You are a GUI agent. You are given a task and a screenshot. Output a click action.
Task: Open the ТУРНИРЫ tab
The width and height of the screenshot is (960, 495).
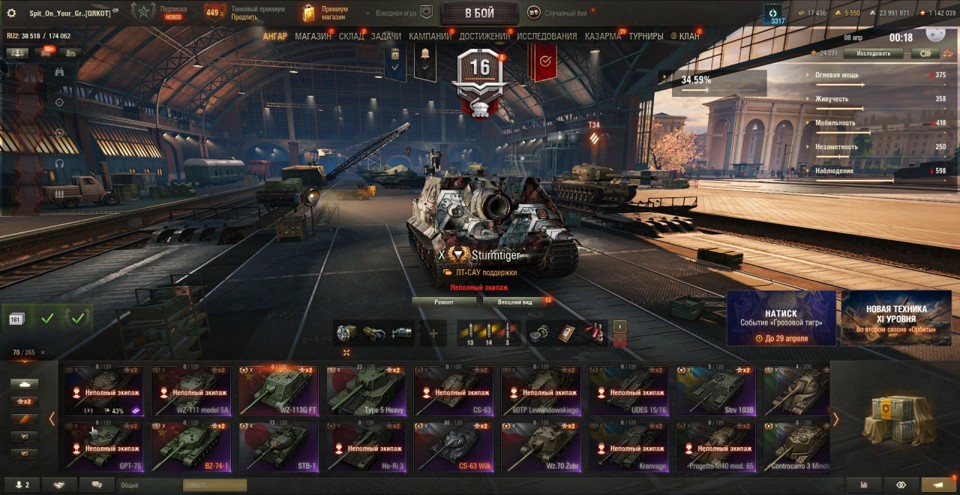[x=646, y=36]
